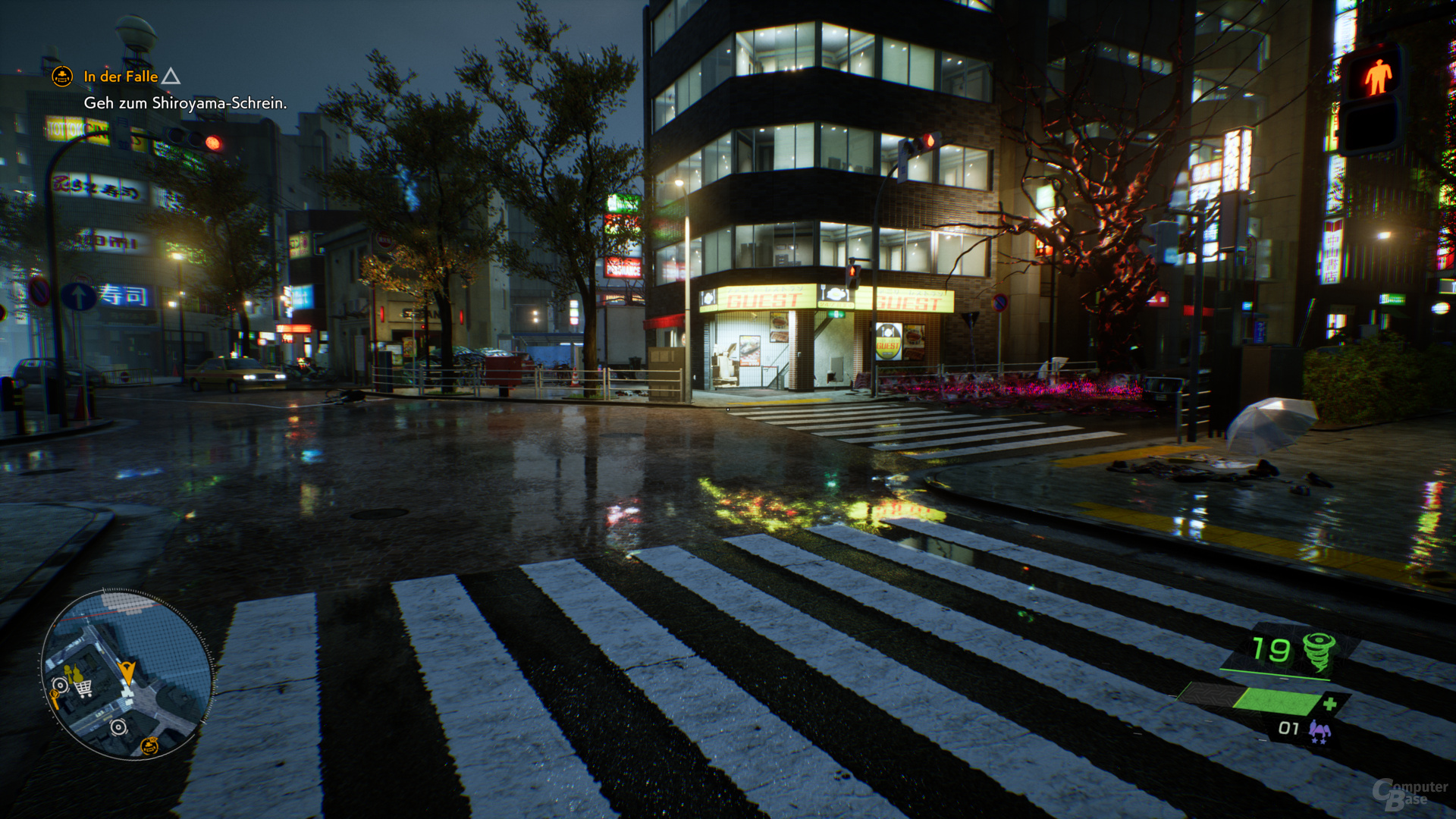The height and width of the screenshot is (819, 1456).
Task: Click the triangle button prompt after the quest title
Action: click(173, 77)
